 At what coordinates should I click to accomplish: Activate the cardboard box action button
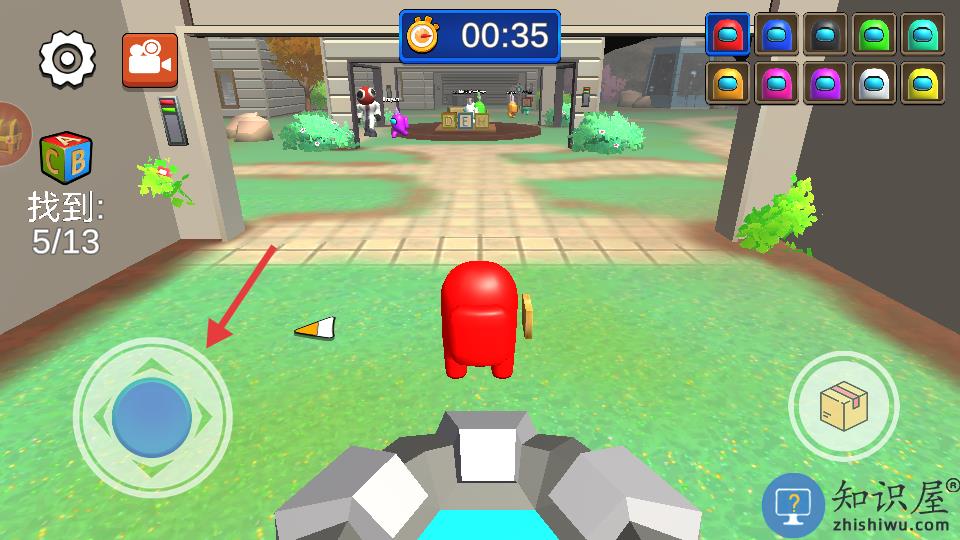(843, 406)
